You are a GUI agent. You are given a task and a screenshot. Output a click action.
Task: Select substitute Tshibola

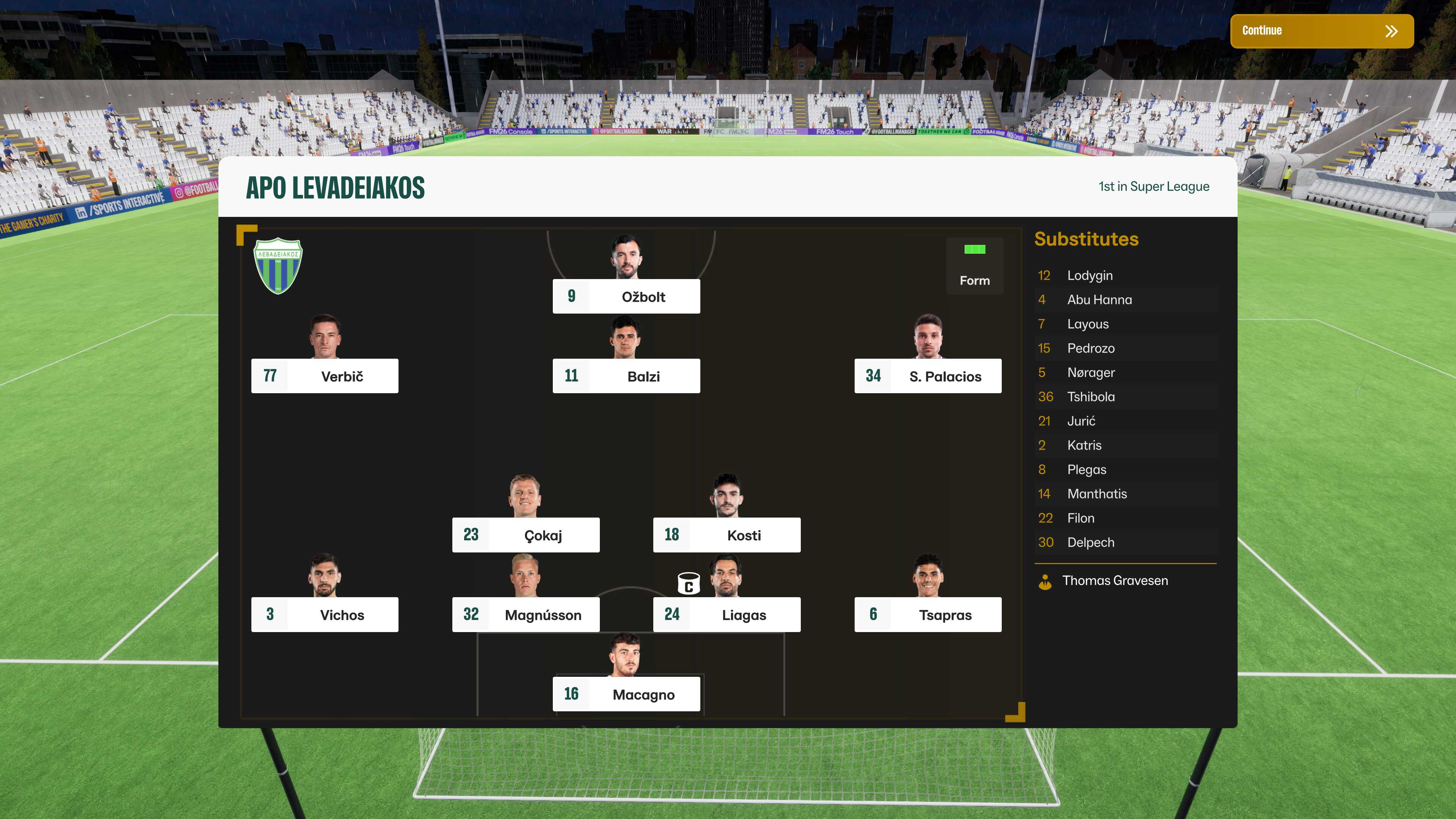coord(1090,397)
